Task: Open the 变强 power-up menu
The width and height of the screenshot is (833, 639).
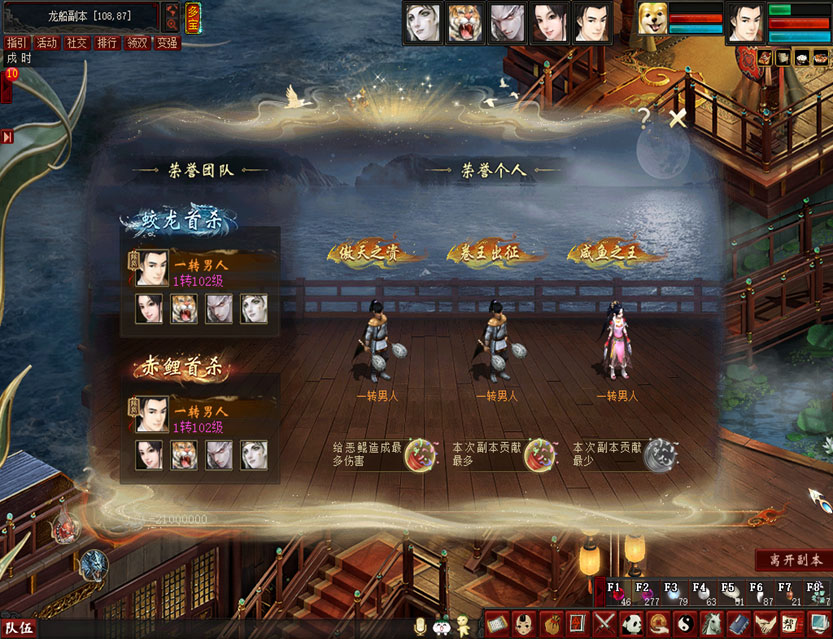Action: click(167, 43)
